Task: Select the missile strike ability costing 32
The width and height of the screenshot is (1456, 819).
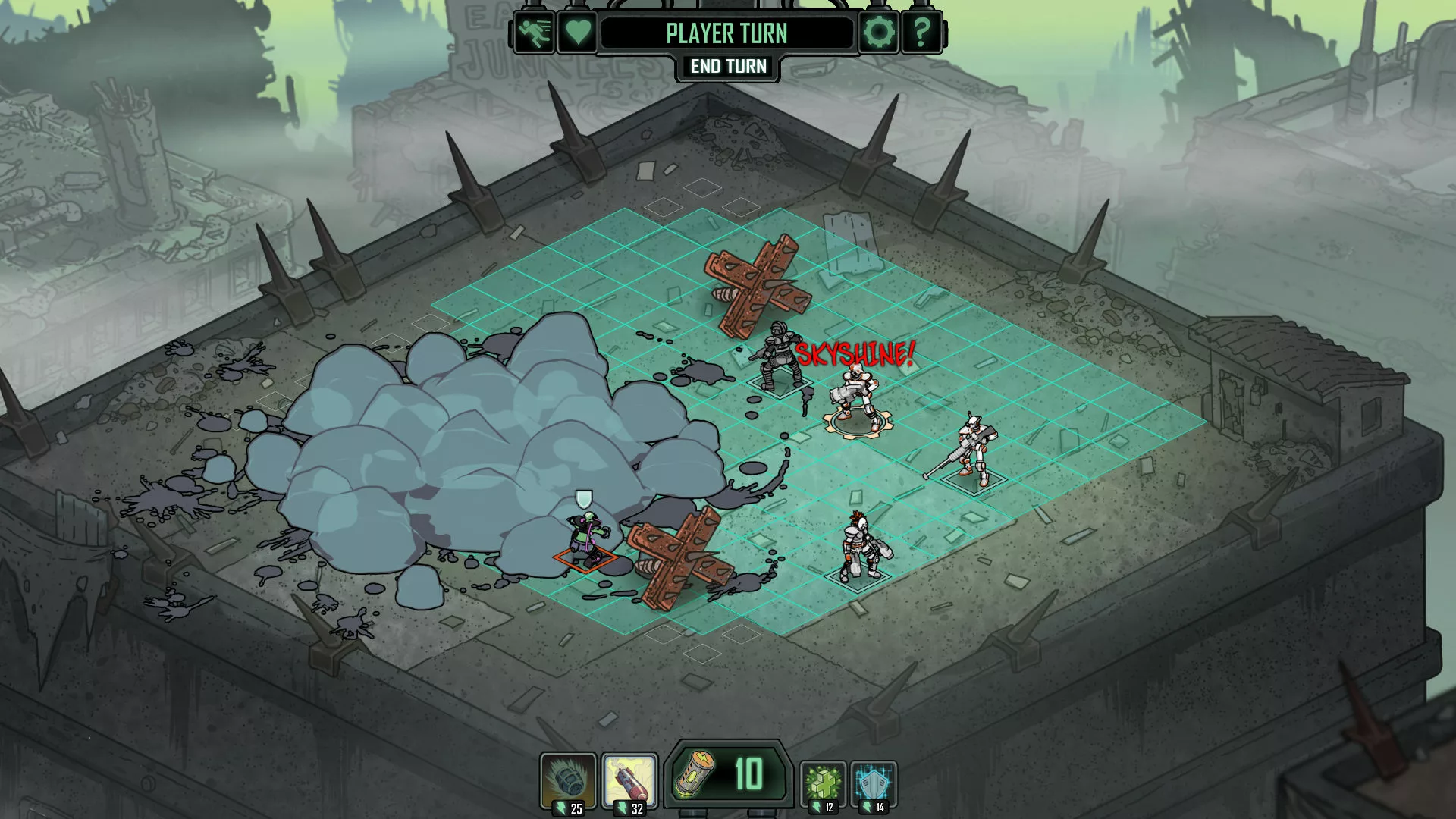Action: (629, 781)
